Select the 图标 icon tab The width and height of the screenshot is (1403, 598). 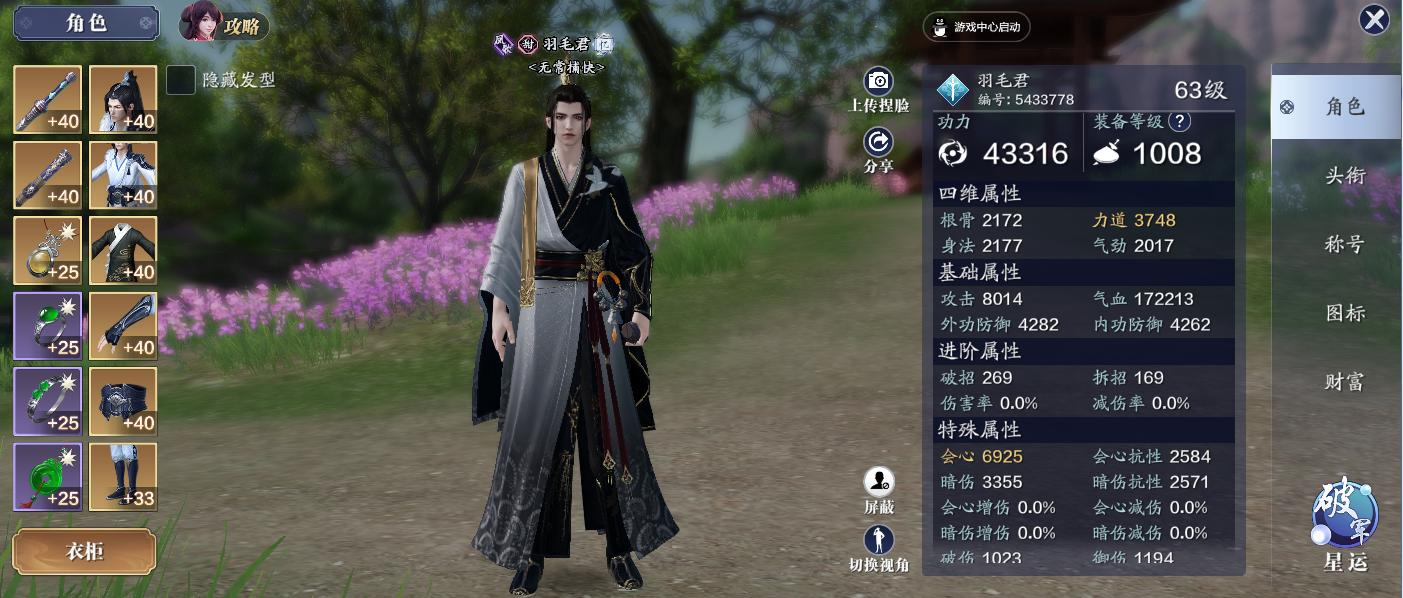point(1345,313)
